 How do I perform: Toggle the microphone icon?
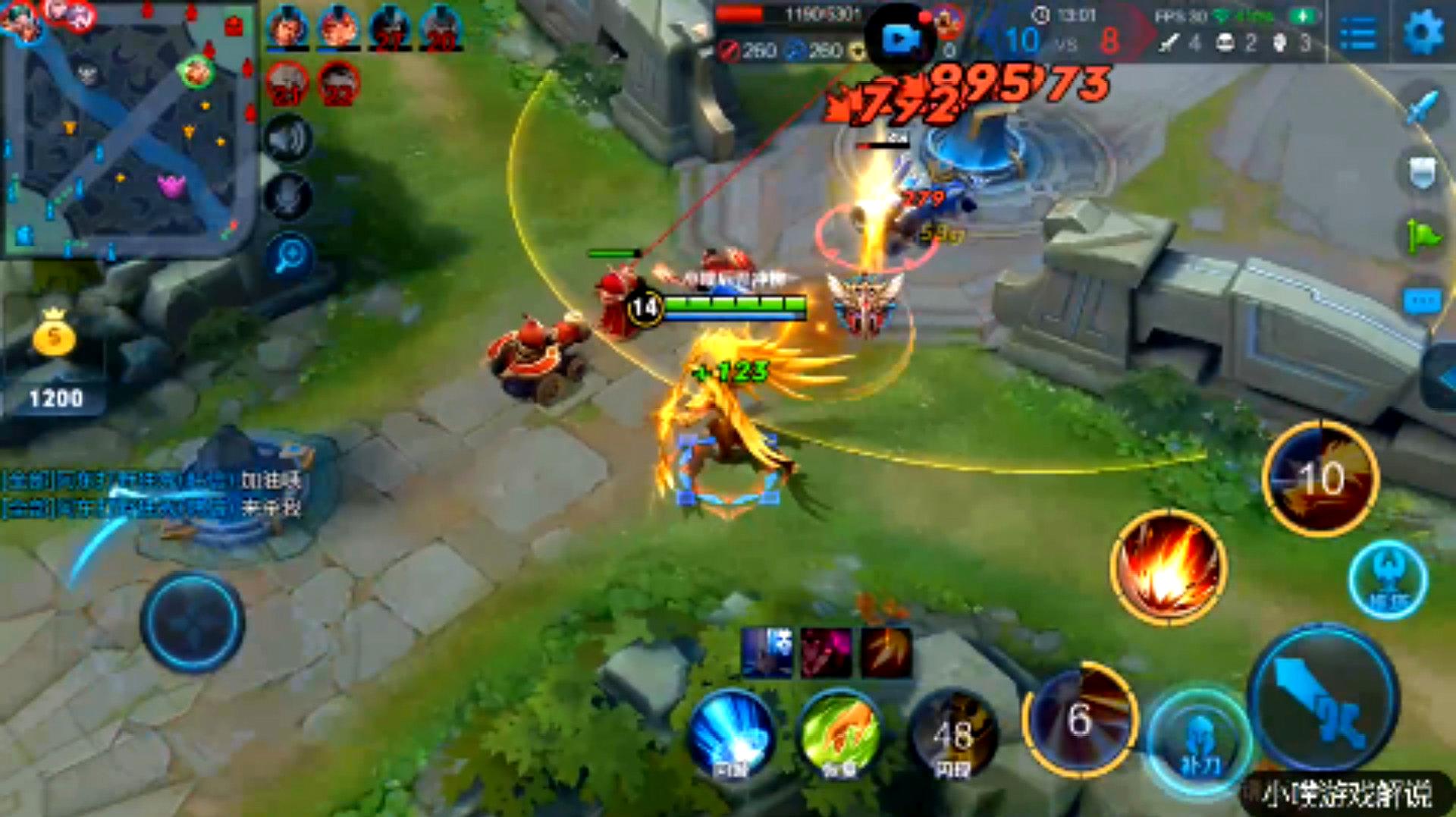[288, 196]
